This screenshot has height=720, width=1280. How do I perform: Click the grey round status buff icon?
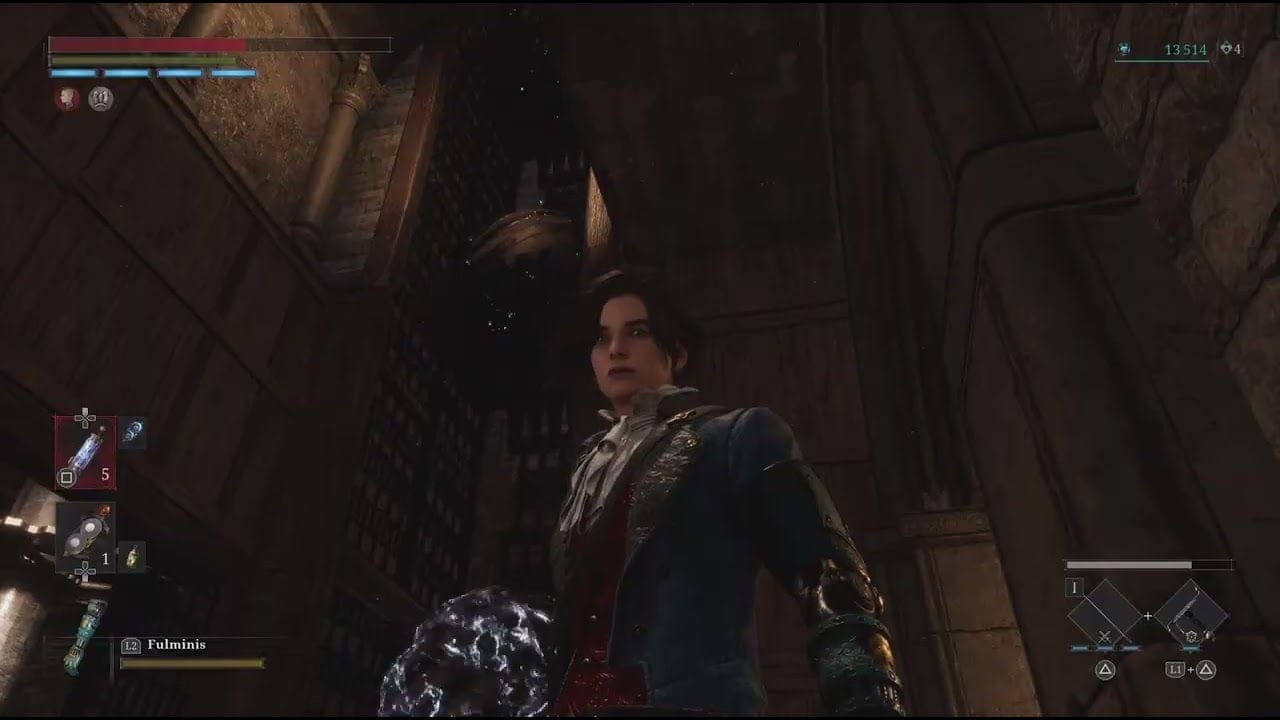(x=101, y=98)
